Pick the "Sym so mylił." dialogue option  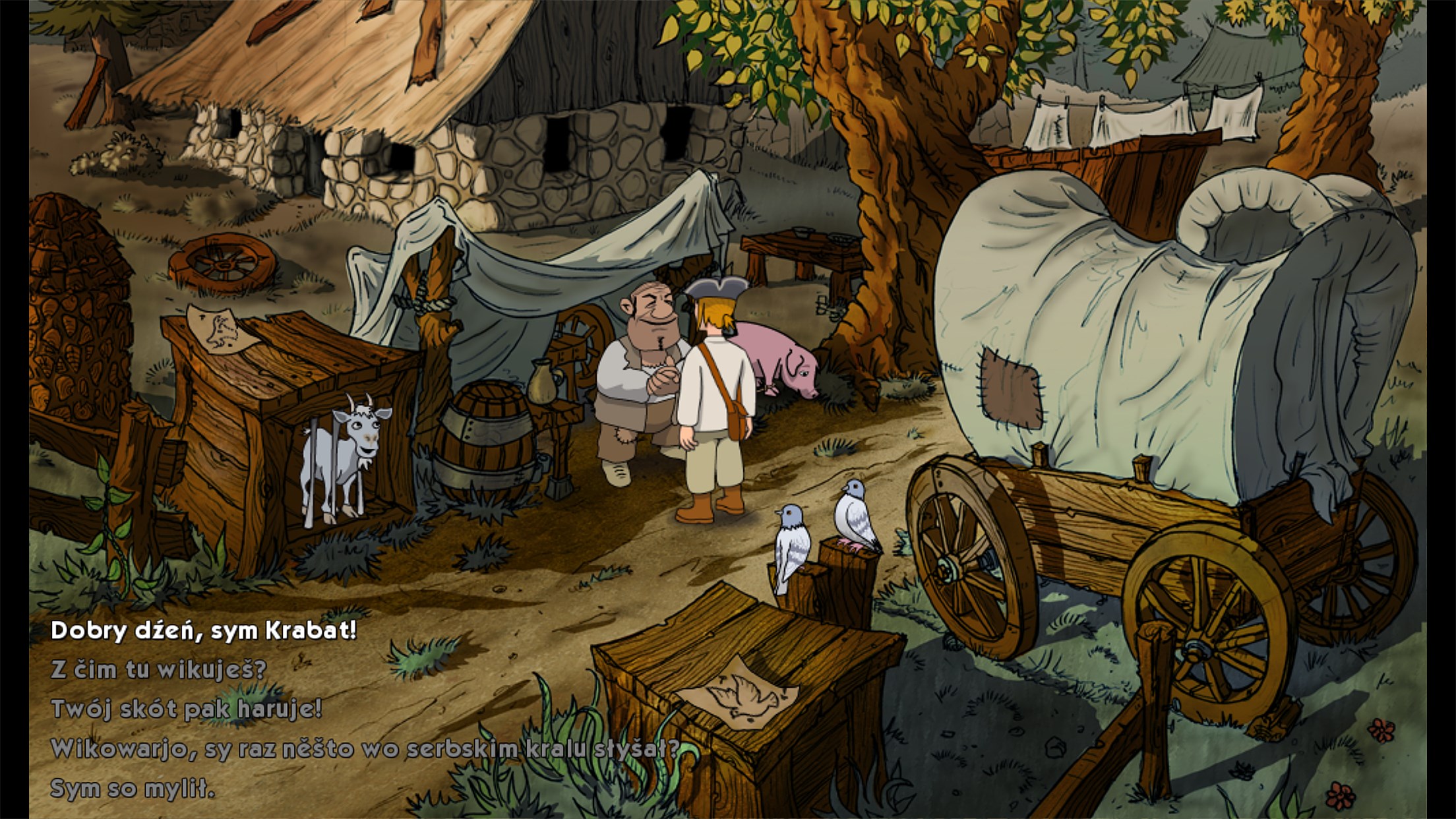tap(133, 789)
